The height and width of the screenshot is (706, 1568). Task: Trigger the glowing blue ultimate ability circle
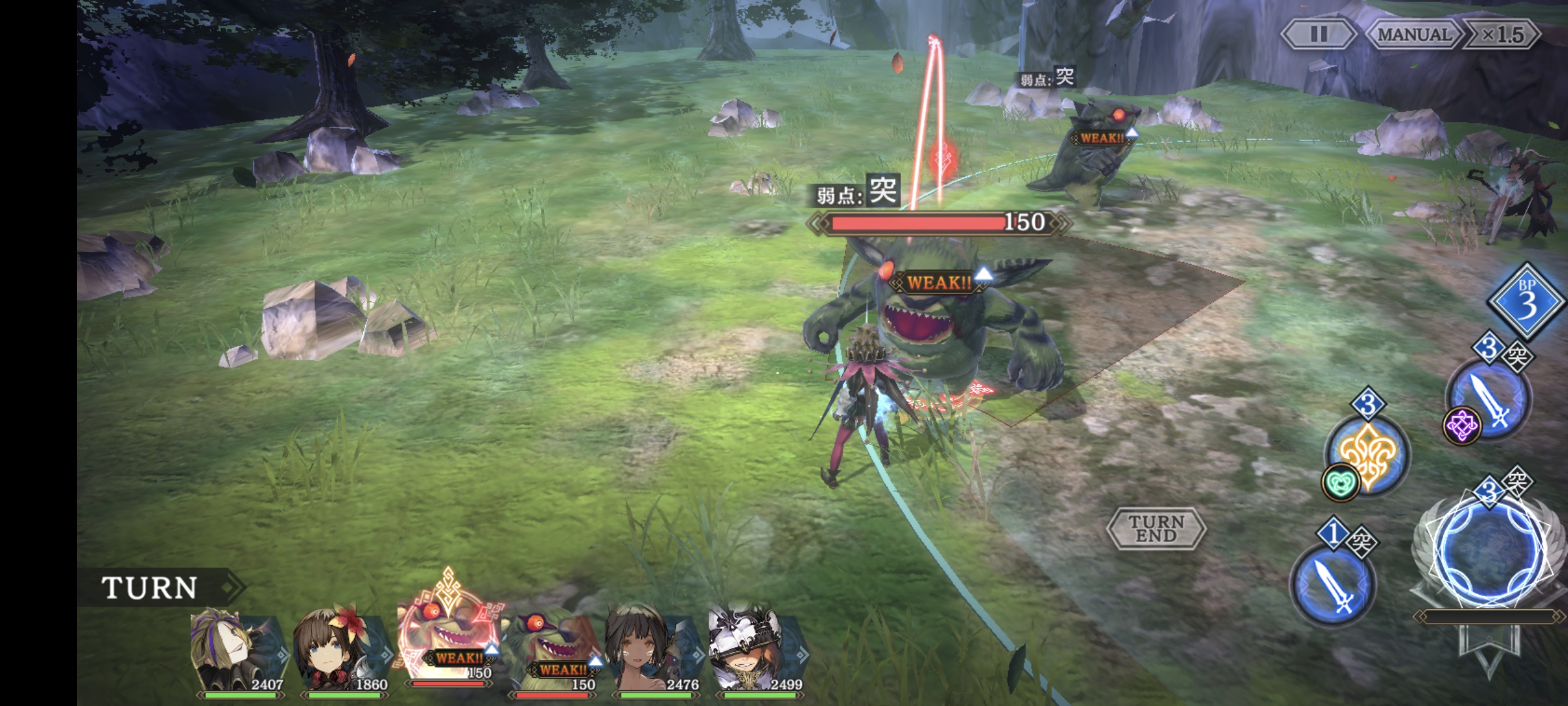1490,552
